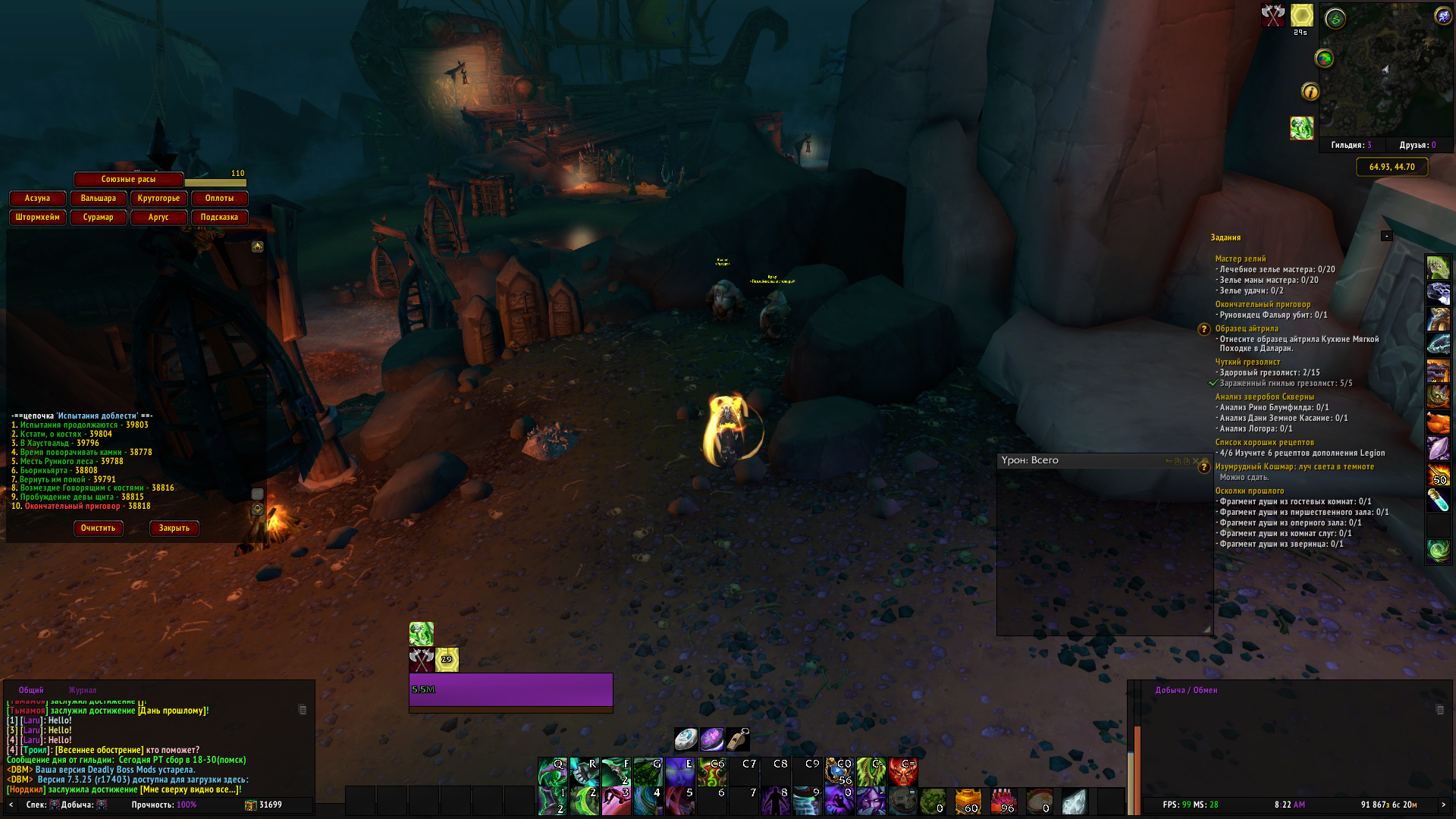The width and height of the screenshot is (1456, 819).
Task: Open the Добыча / Обмен tab
Action: pos(1186,690)
